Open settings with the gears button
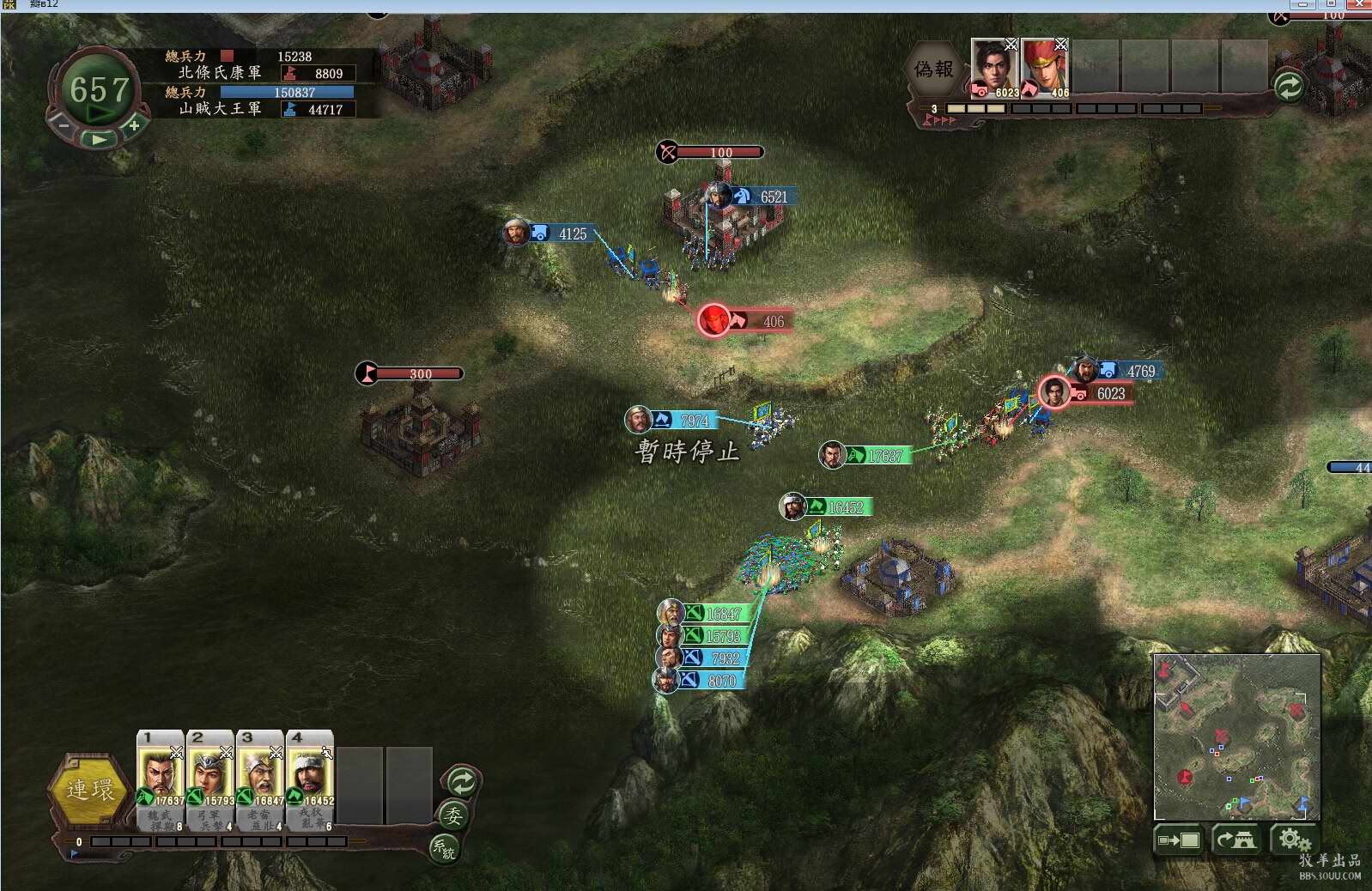Screen dimensions: 1372x891 pyautogui.click(x=1293, y=839)
